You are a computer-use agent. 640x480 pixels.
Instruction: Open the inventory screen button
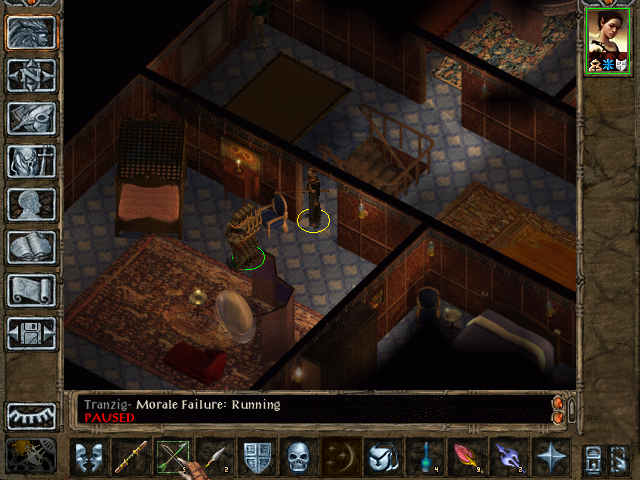pyautogui.click(x=31, y=161)
